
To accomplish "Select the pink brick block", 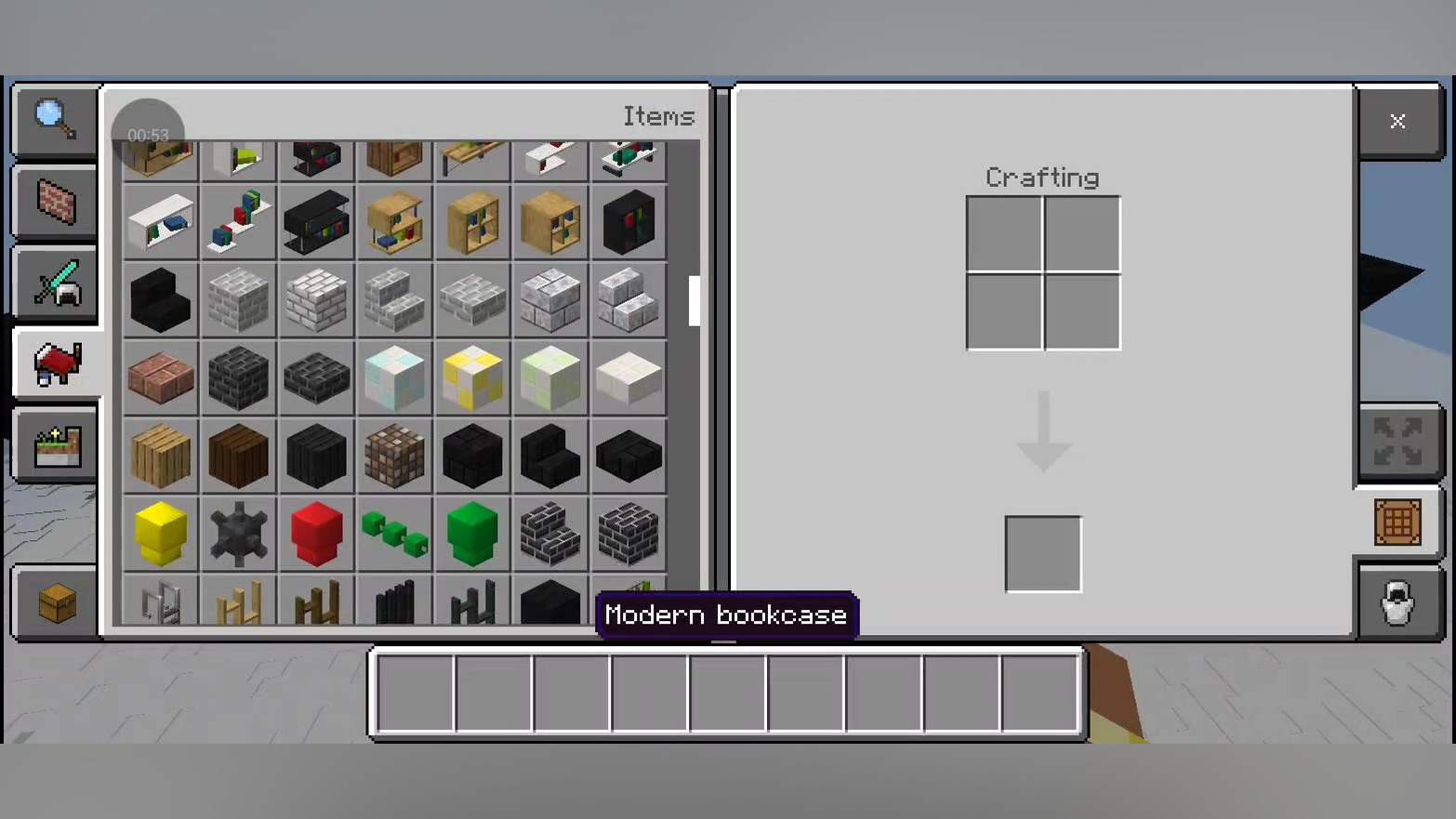I will [161, 377].
